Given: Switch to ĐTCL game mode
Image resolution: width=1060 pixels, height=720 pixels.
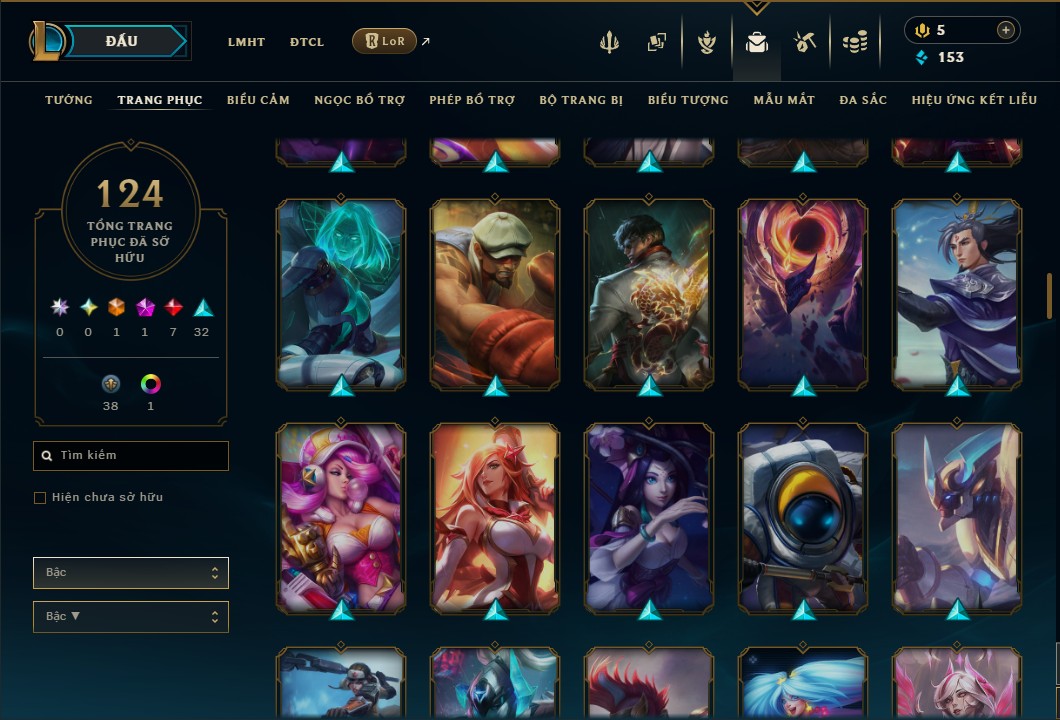Looking at the screenshot, I should click(x=307, y=42).
